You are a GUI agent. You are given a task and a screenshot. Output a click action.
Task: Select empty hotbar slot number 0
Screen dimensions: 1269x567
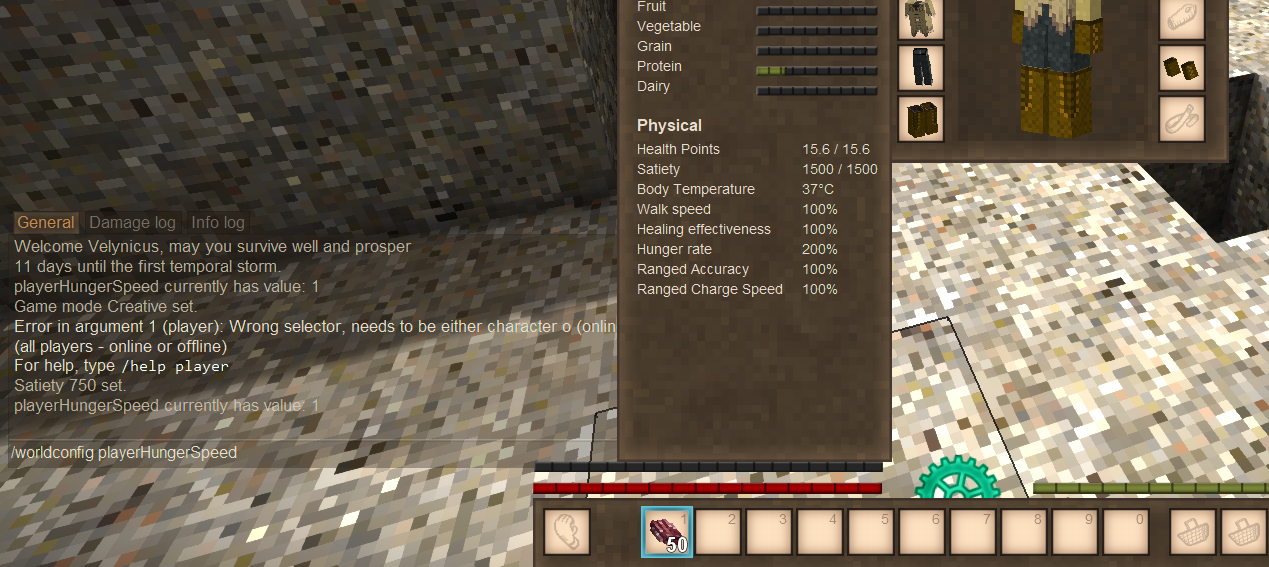tap(1126, 532)
